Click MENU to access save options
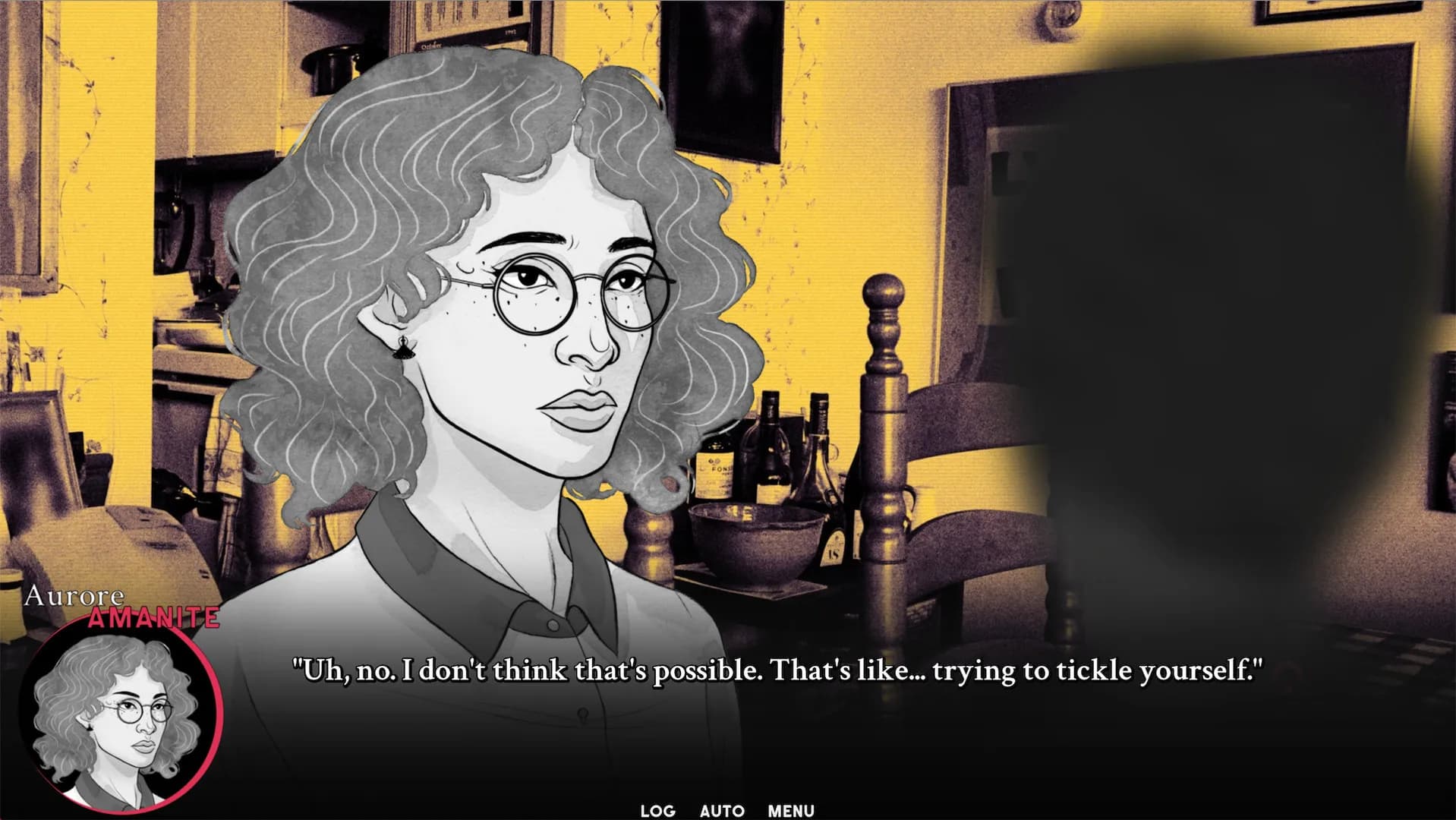 [x=790, y=810]
